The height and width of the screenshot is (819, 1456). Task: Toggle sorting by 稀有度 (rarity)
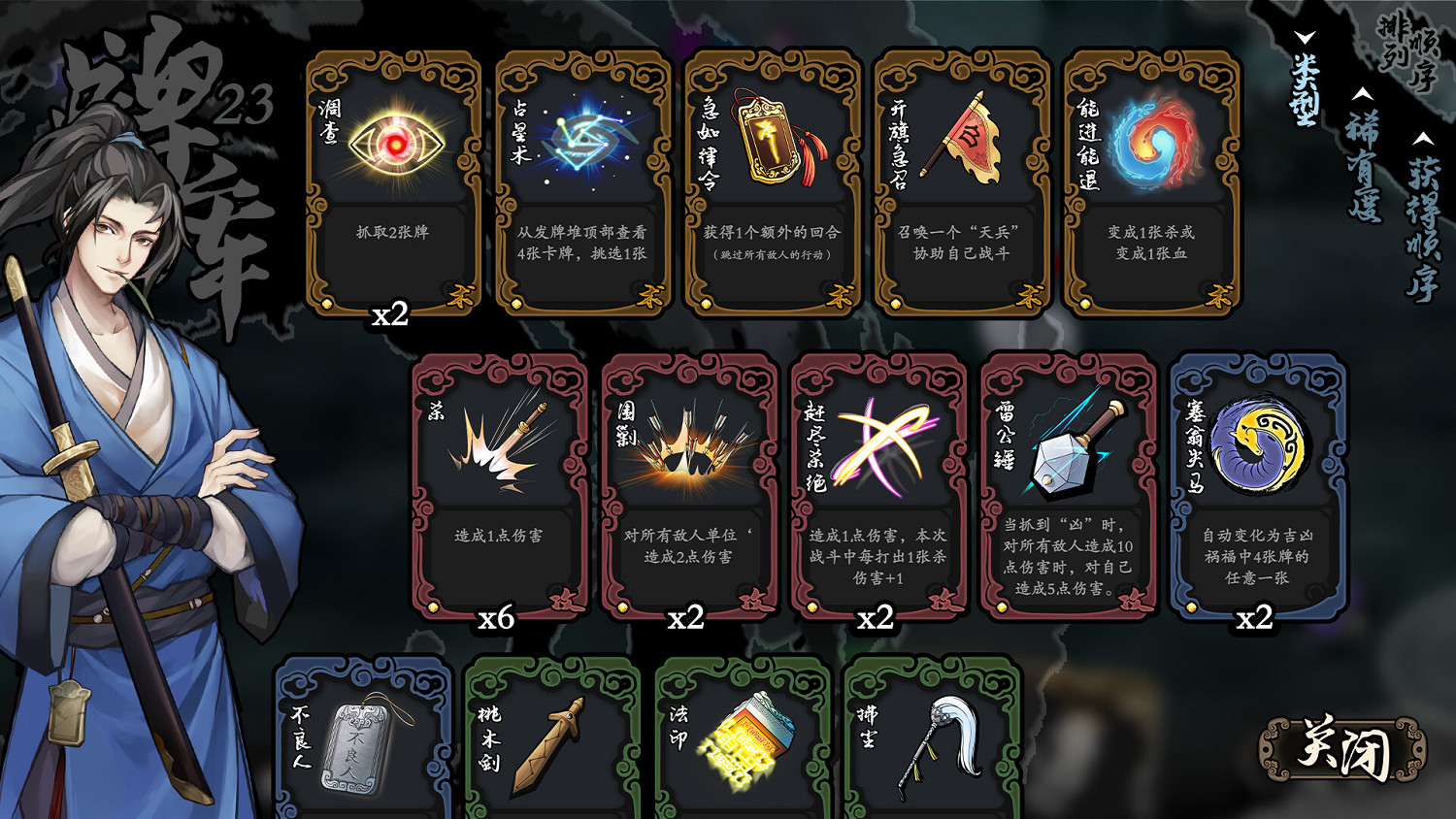[1364, 165]
